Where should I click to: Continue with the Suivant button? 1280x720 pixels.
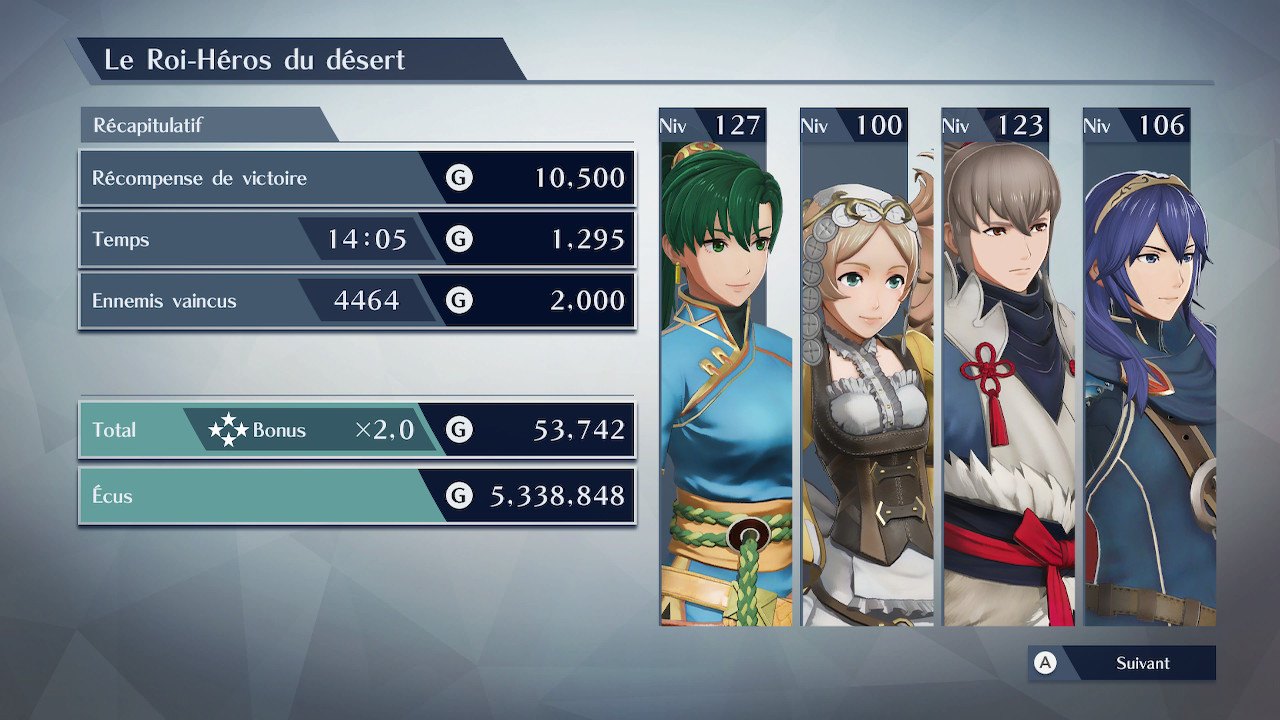(x=1122, y=663)
